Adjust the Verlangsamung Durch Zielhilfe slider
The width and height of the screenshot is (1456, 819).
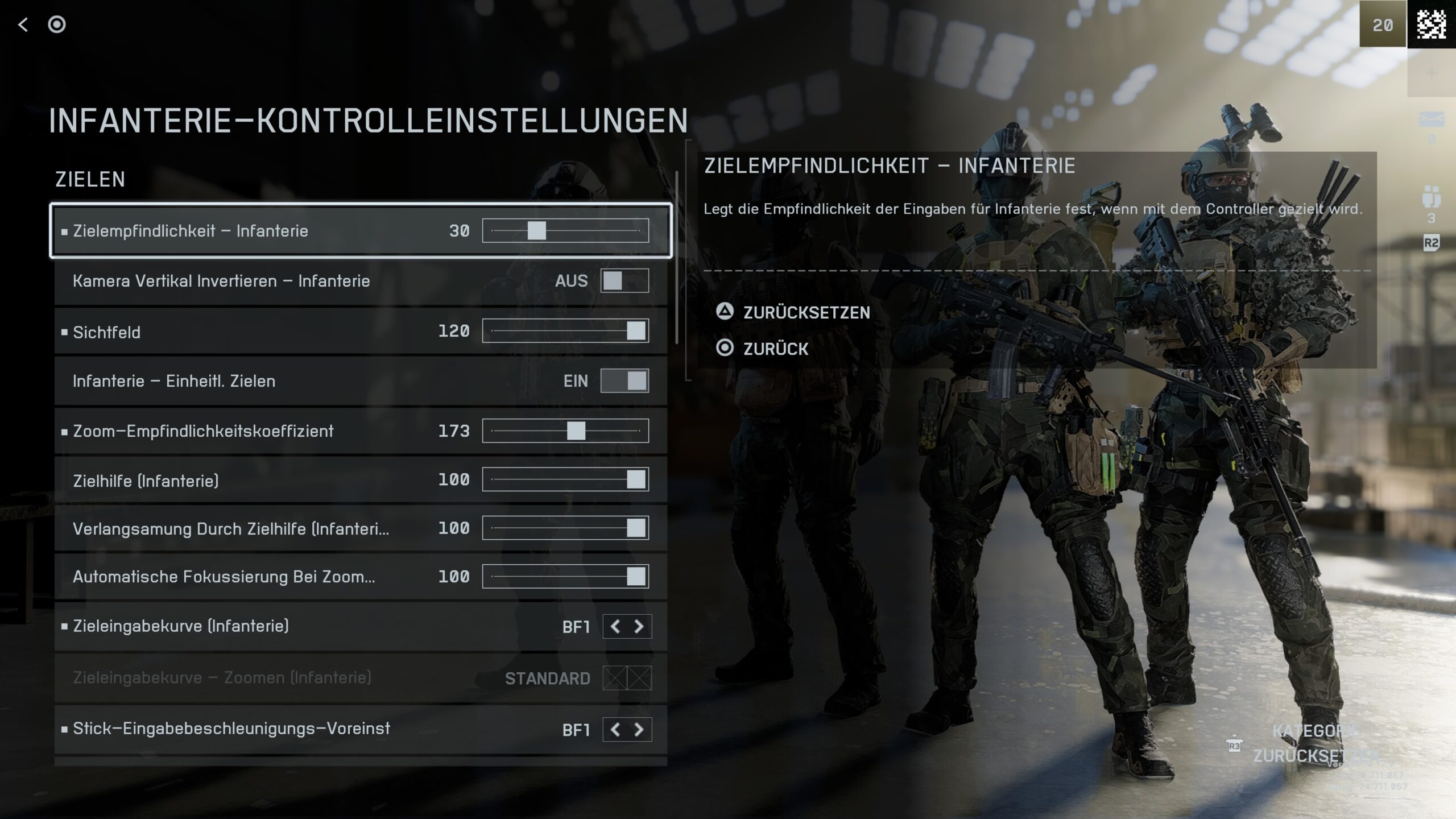click(x=635, y=528)
